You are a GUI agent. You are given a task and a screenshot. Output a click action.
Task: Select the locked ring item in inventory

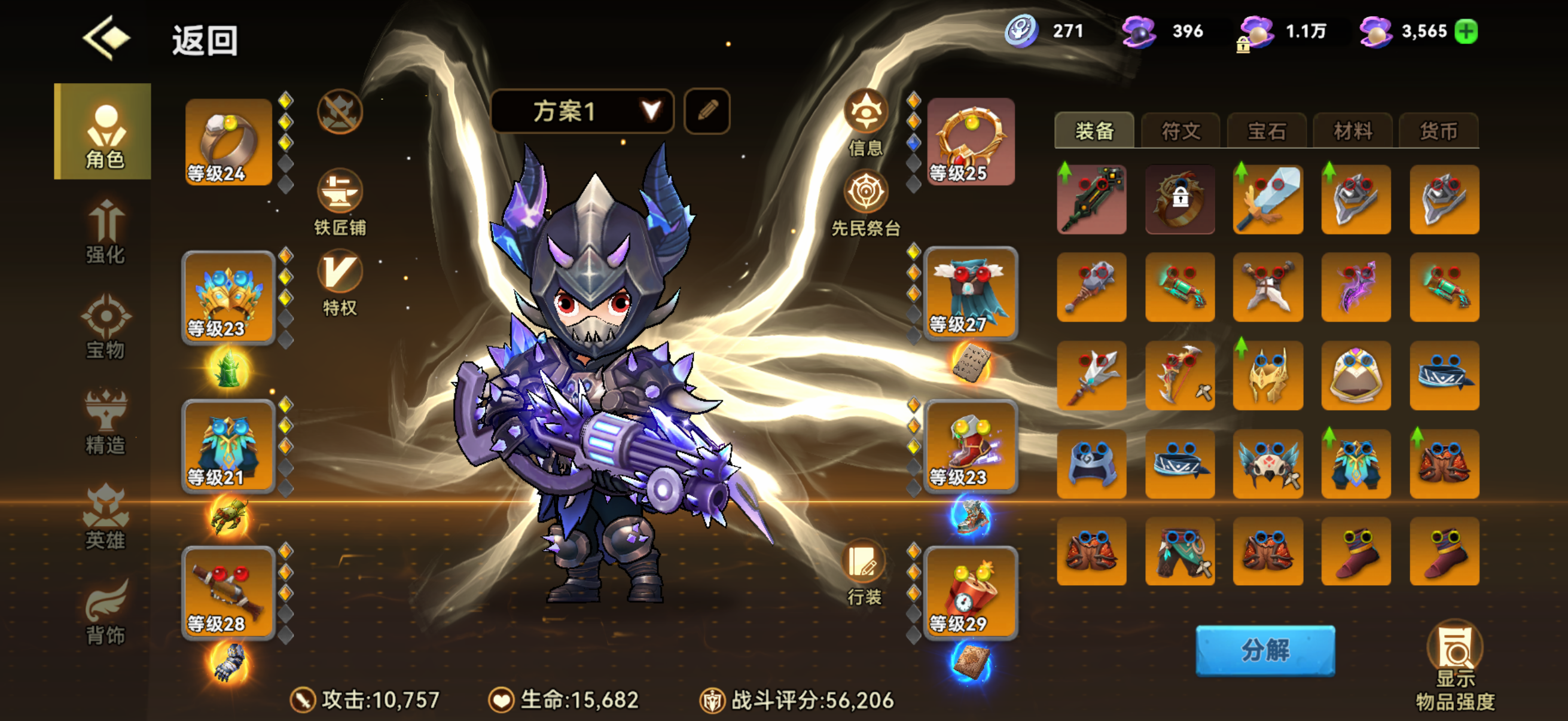(1180, 200)
